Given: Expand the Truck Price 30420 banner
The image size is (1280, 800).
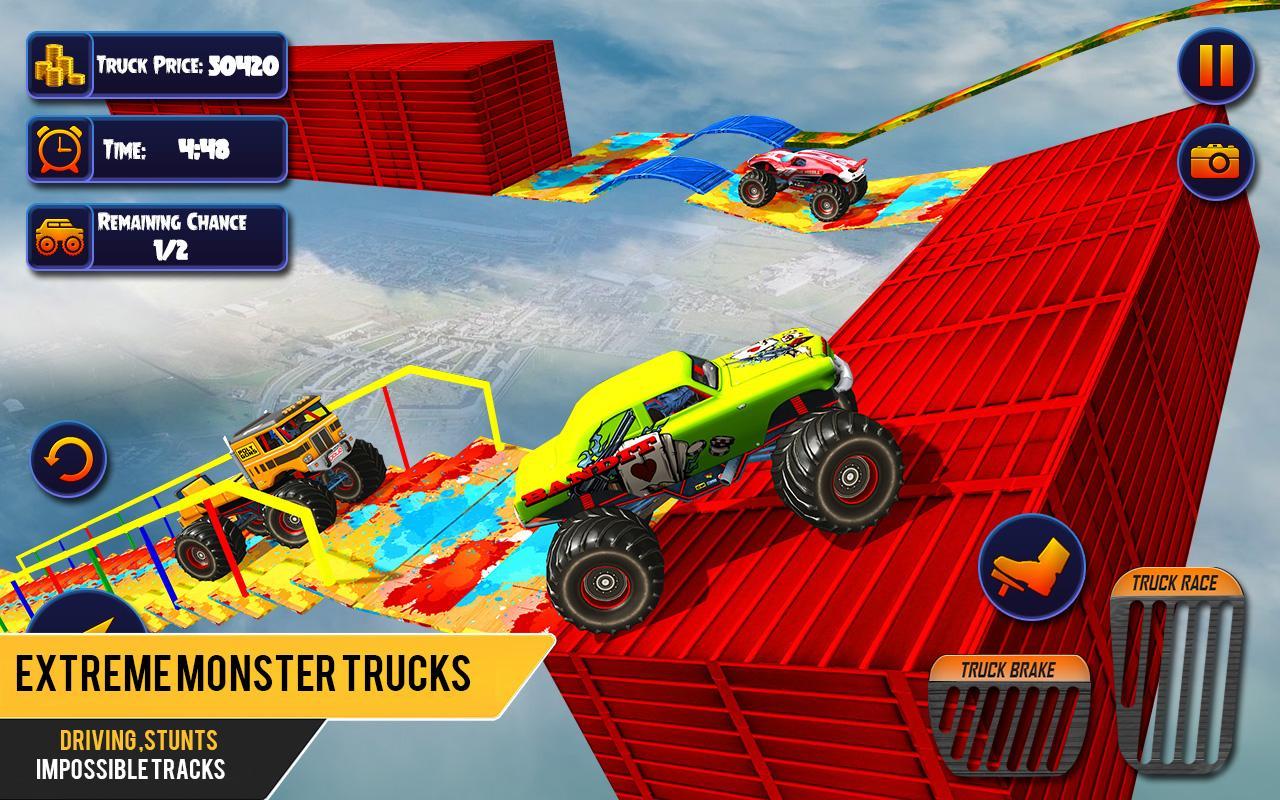Looking at the screenshot, I should (x=190, y=64).
